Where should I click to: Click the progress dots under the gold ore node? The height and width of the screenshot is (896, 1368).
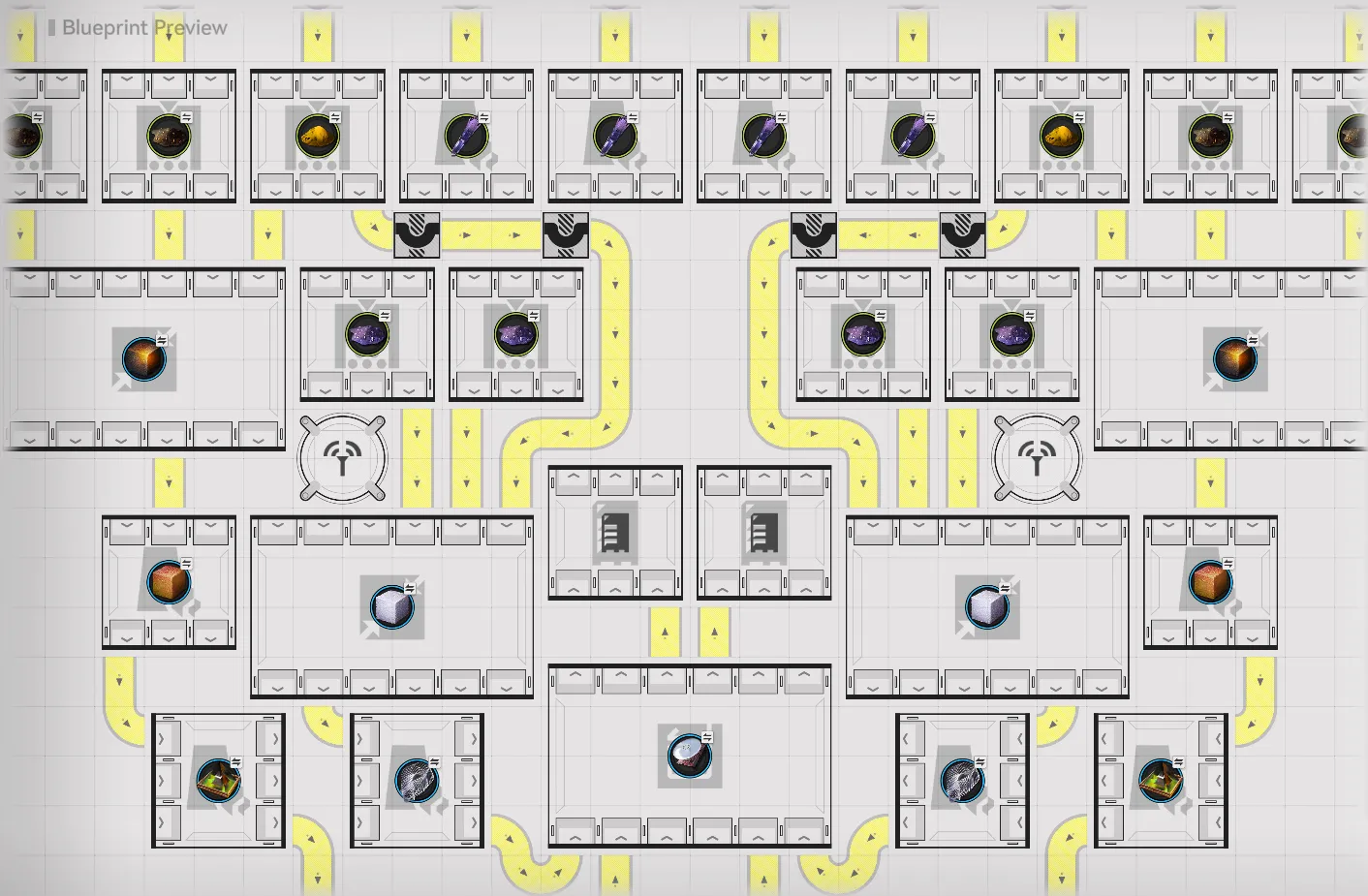tap(317, 167)
